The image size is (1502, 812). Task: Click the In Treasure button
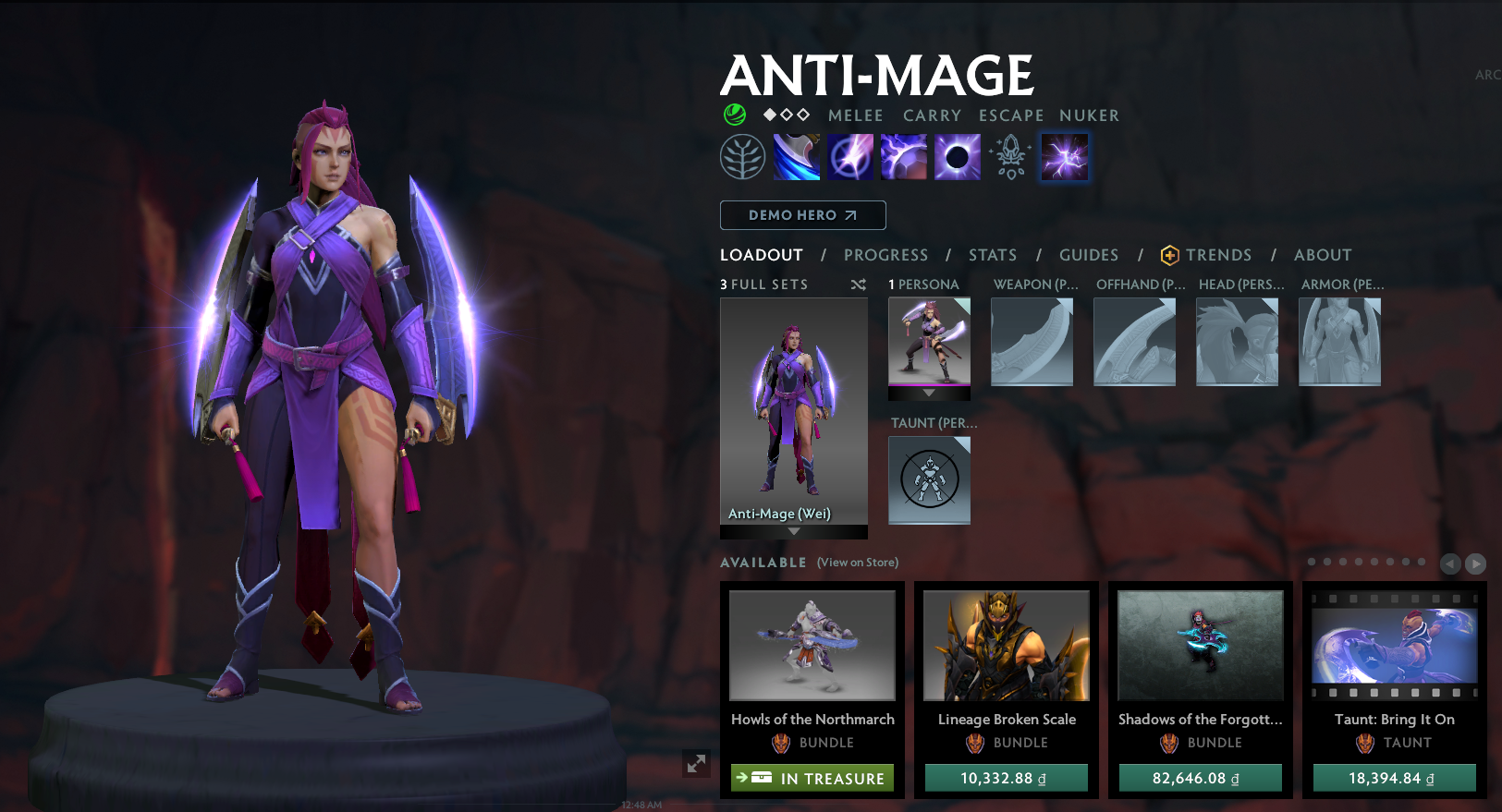(812, 778)
